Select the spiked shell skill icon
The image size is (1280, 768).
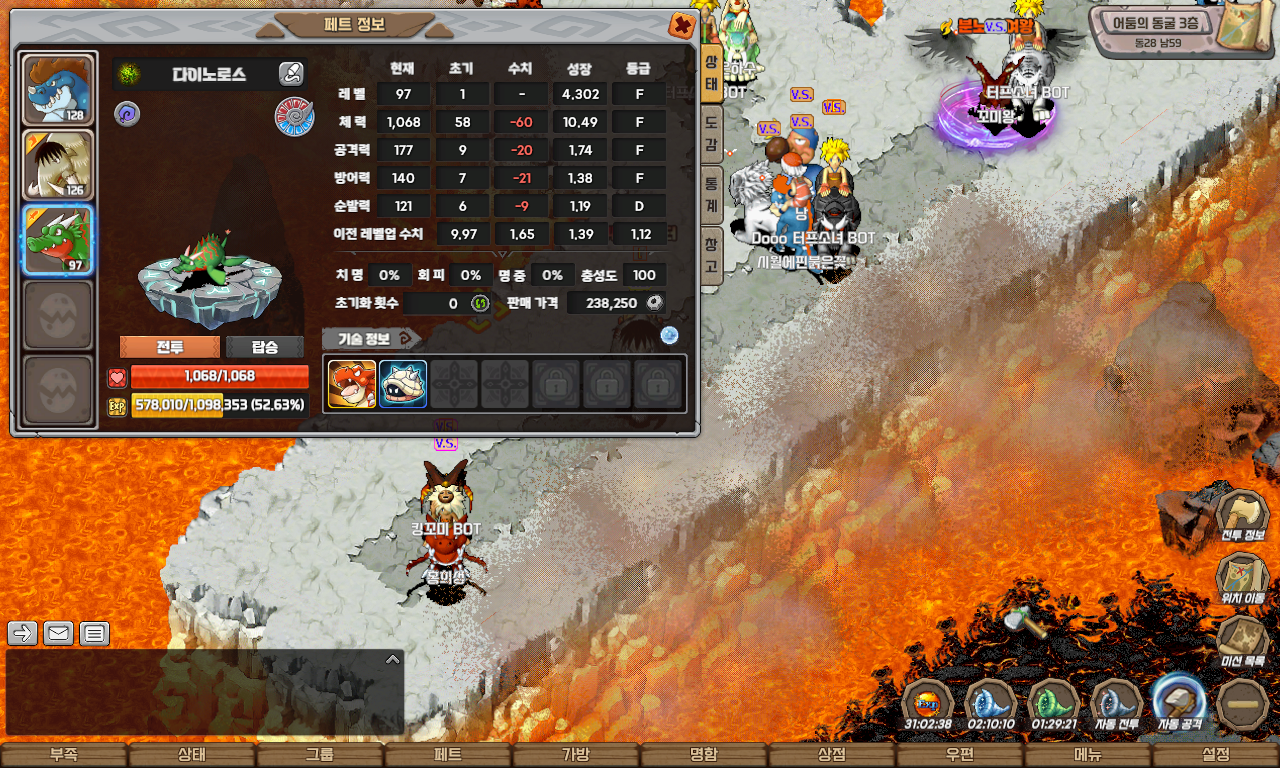coord(403,384)
